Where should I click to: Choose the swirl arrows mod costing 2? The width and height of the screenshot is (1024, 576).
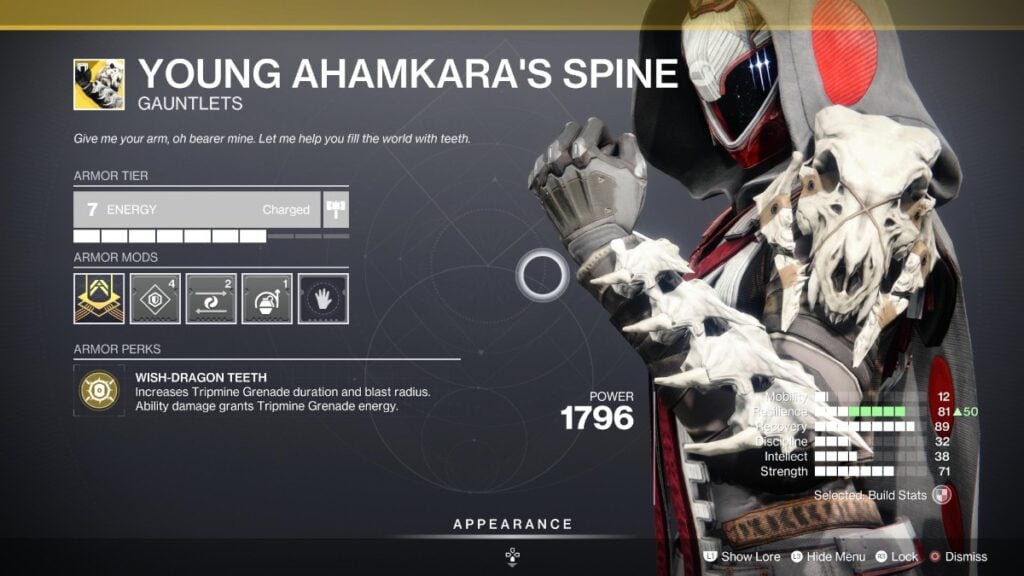[211, 298]
